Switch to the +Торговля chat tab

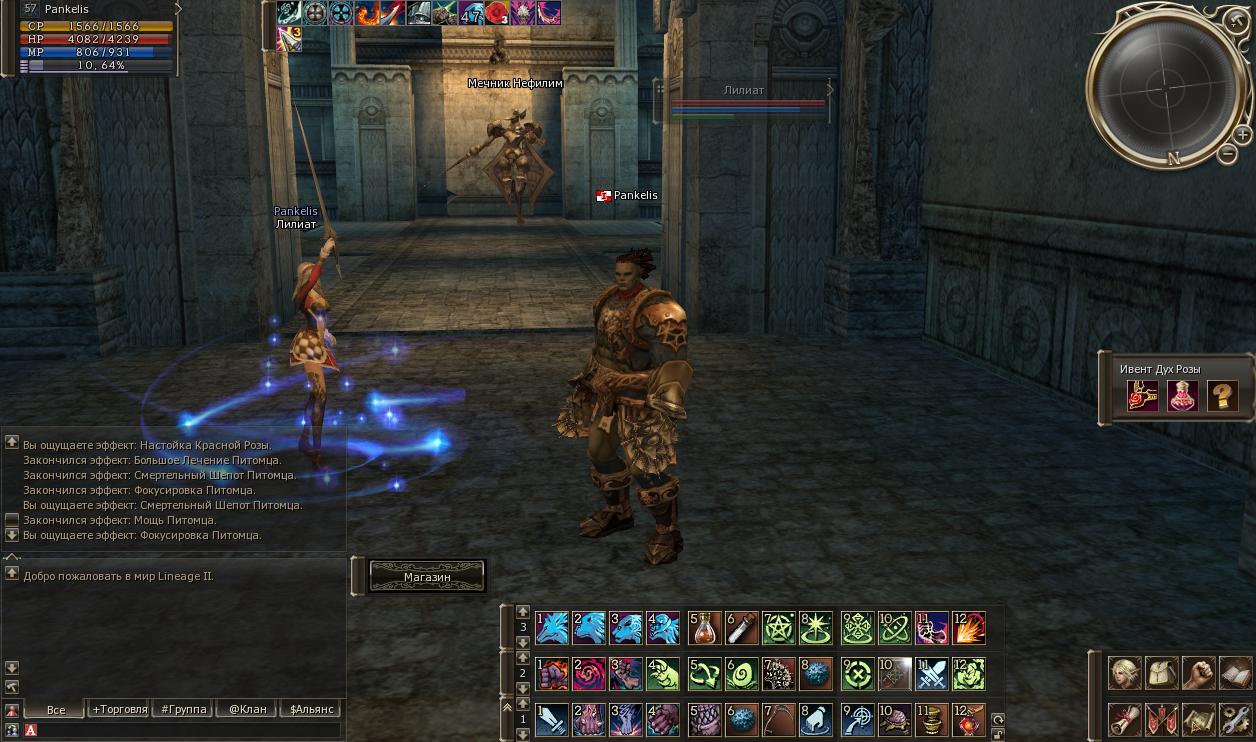click(119, 709)
